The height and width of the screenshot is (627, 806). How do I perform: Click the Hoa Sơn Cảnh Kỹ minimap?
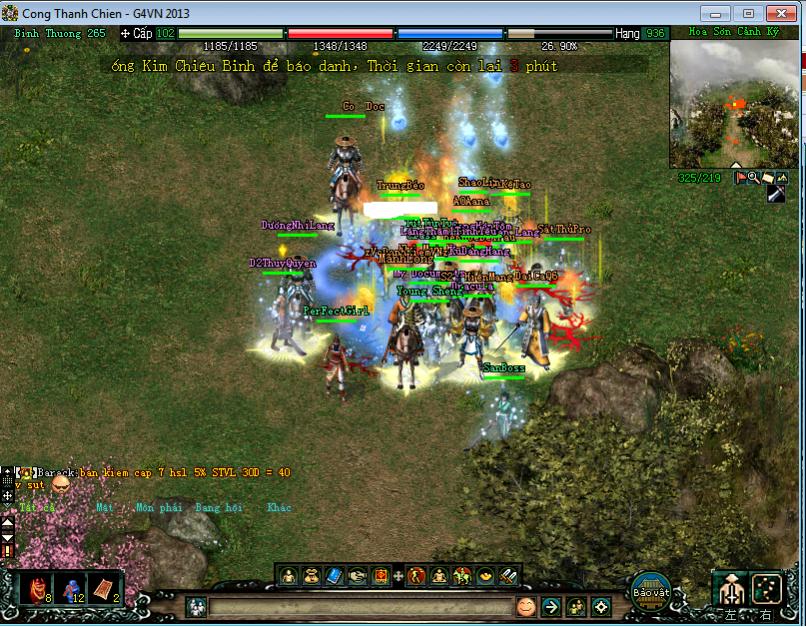coord(734,103)
